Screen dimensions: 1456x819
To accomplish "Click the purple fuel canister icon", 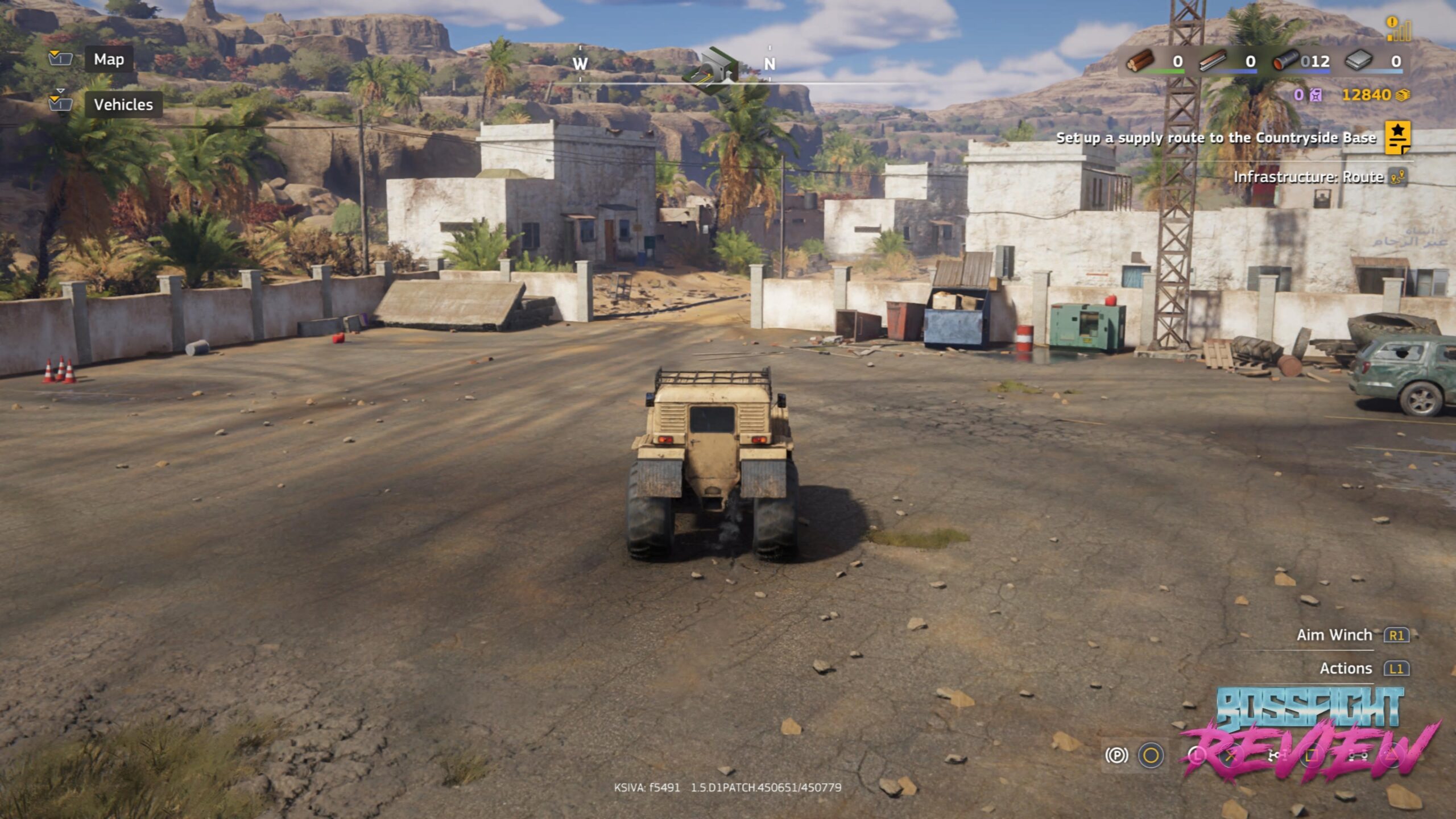I will (x=1316, y=95).
